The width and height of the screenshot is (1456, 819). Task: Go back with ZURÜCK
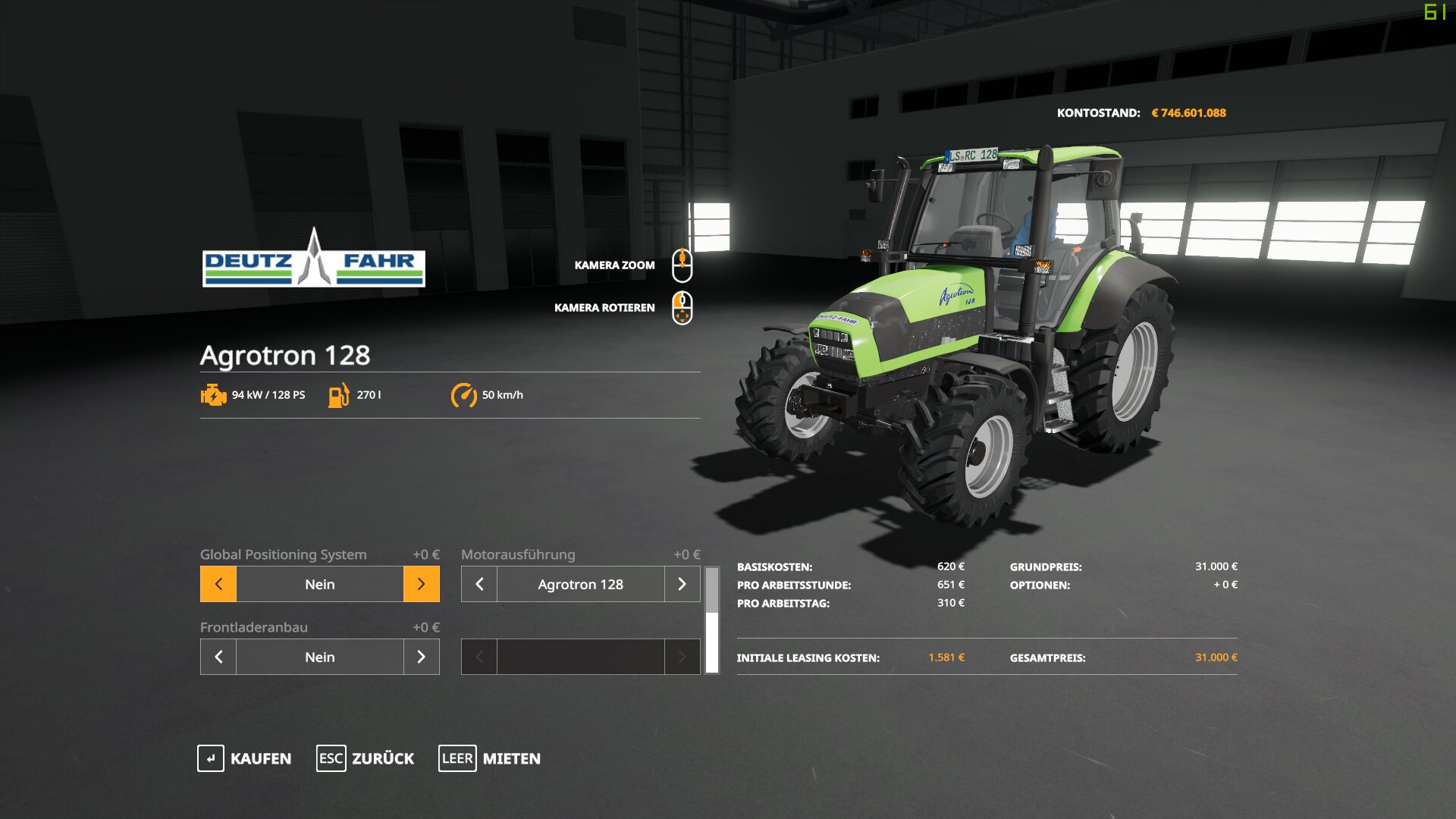point(366,758)
